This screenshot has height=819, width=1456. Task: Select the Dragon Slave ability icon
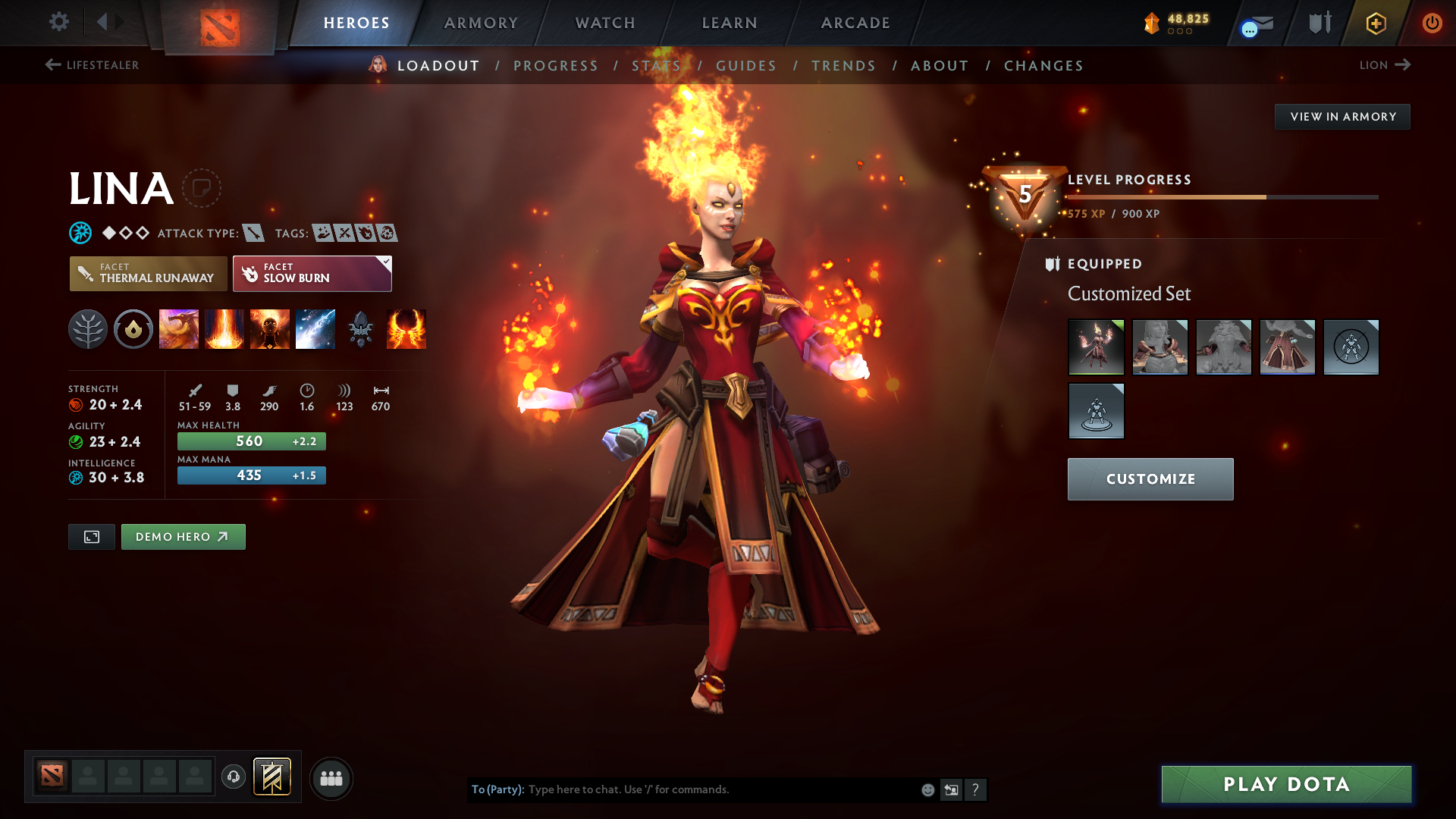[x=179, y=329]
